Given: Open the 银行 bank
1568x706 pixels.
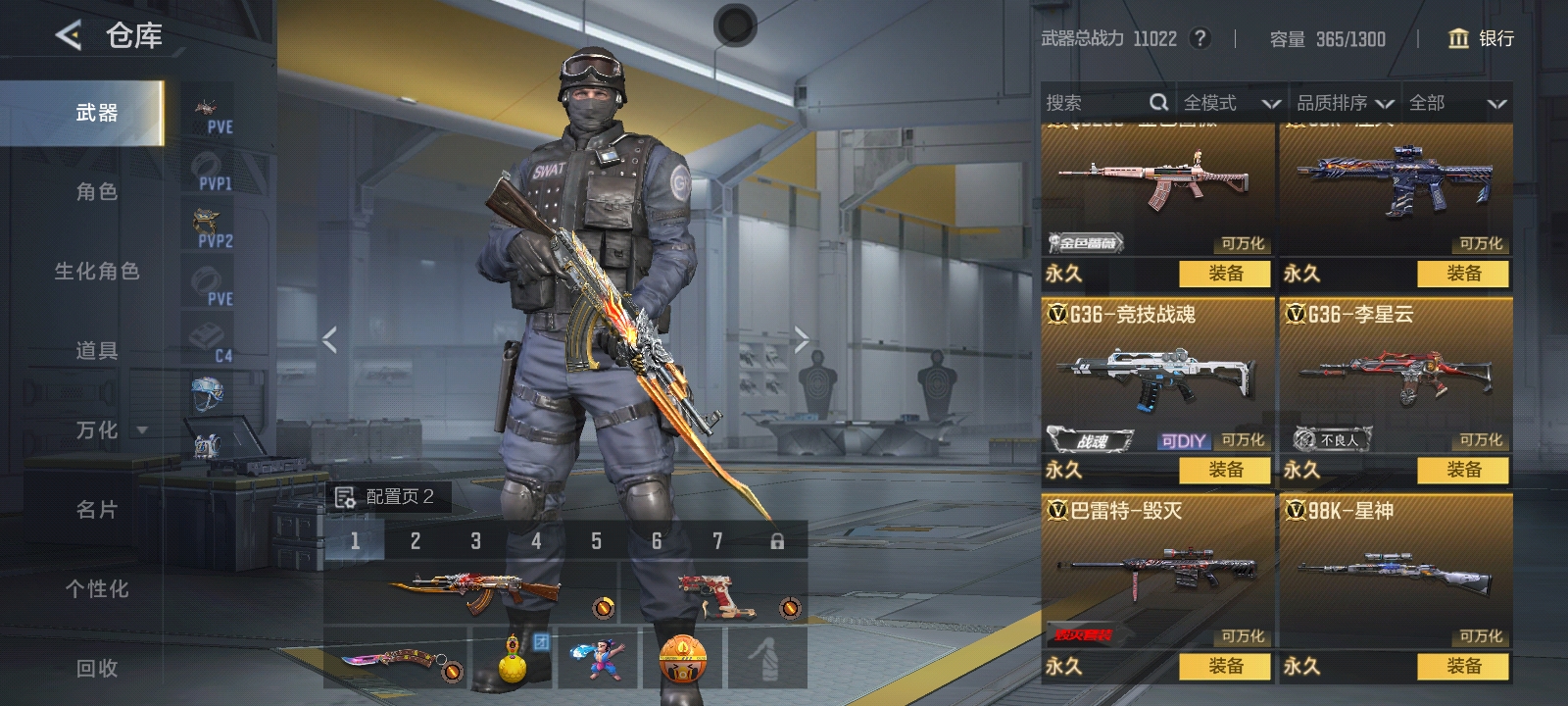Looking at the screenshot, I should (x=1482, y=38).
